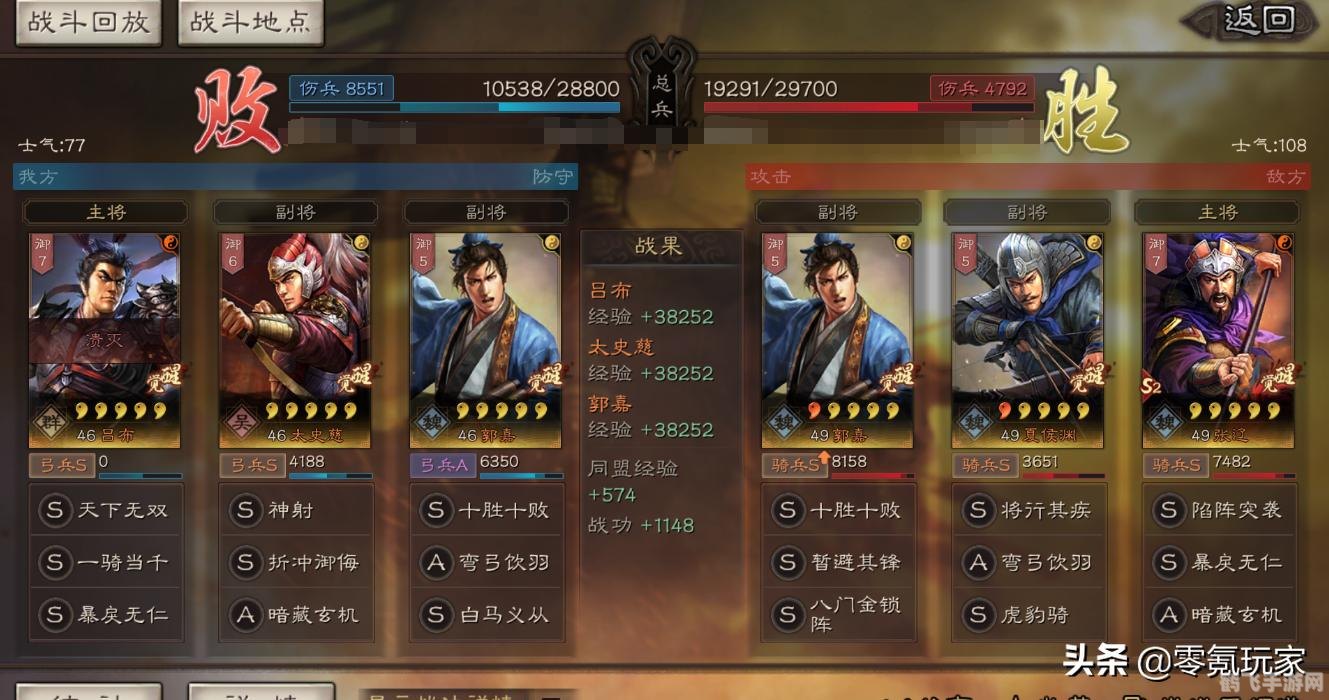Show the 八门金锁阵 skill
This screenshot has height=700, width=1329.
tap(837, 614)
